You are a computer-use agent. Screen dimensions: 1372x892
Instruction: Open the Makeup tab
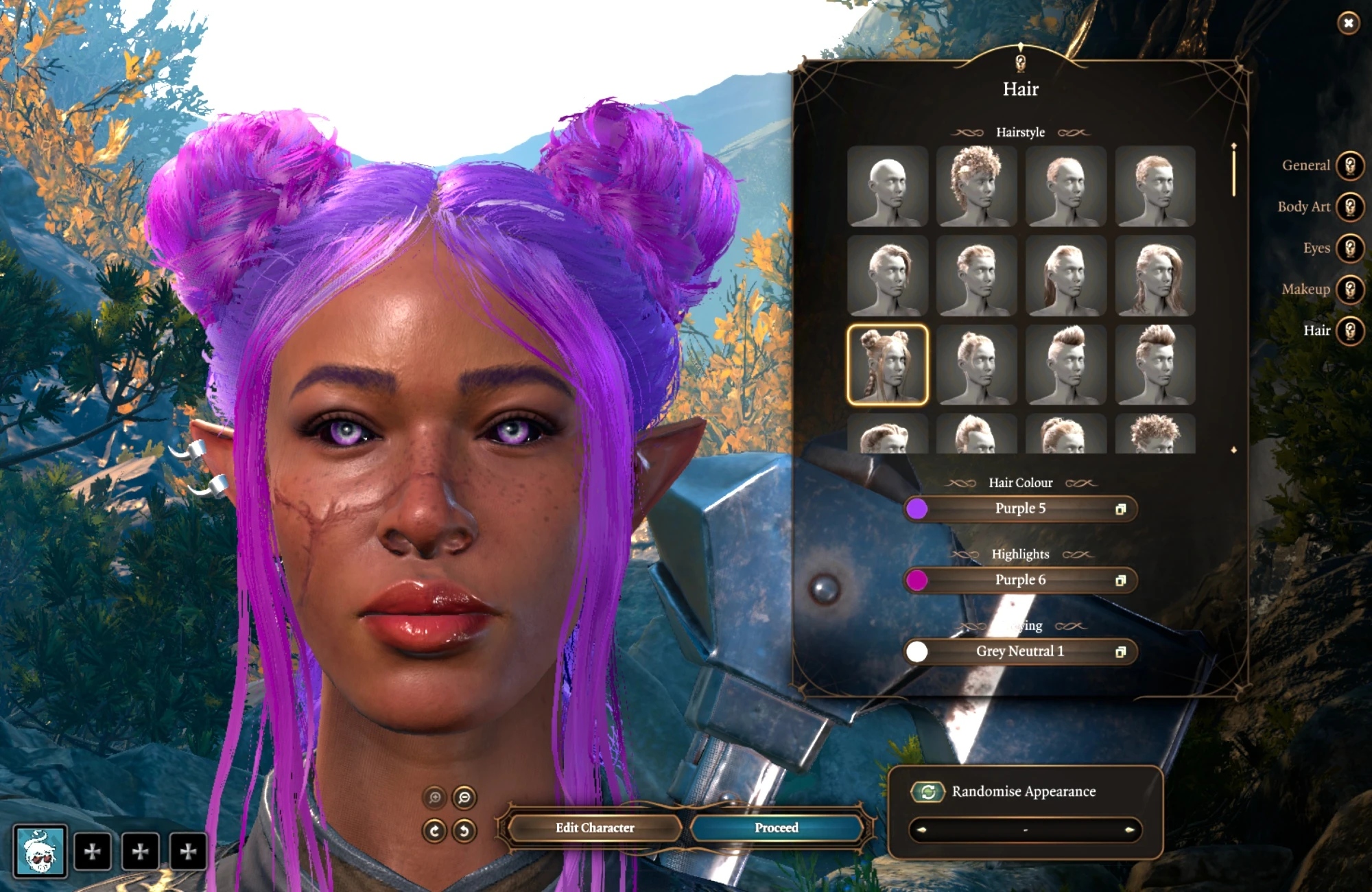pos(1349,290)
